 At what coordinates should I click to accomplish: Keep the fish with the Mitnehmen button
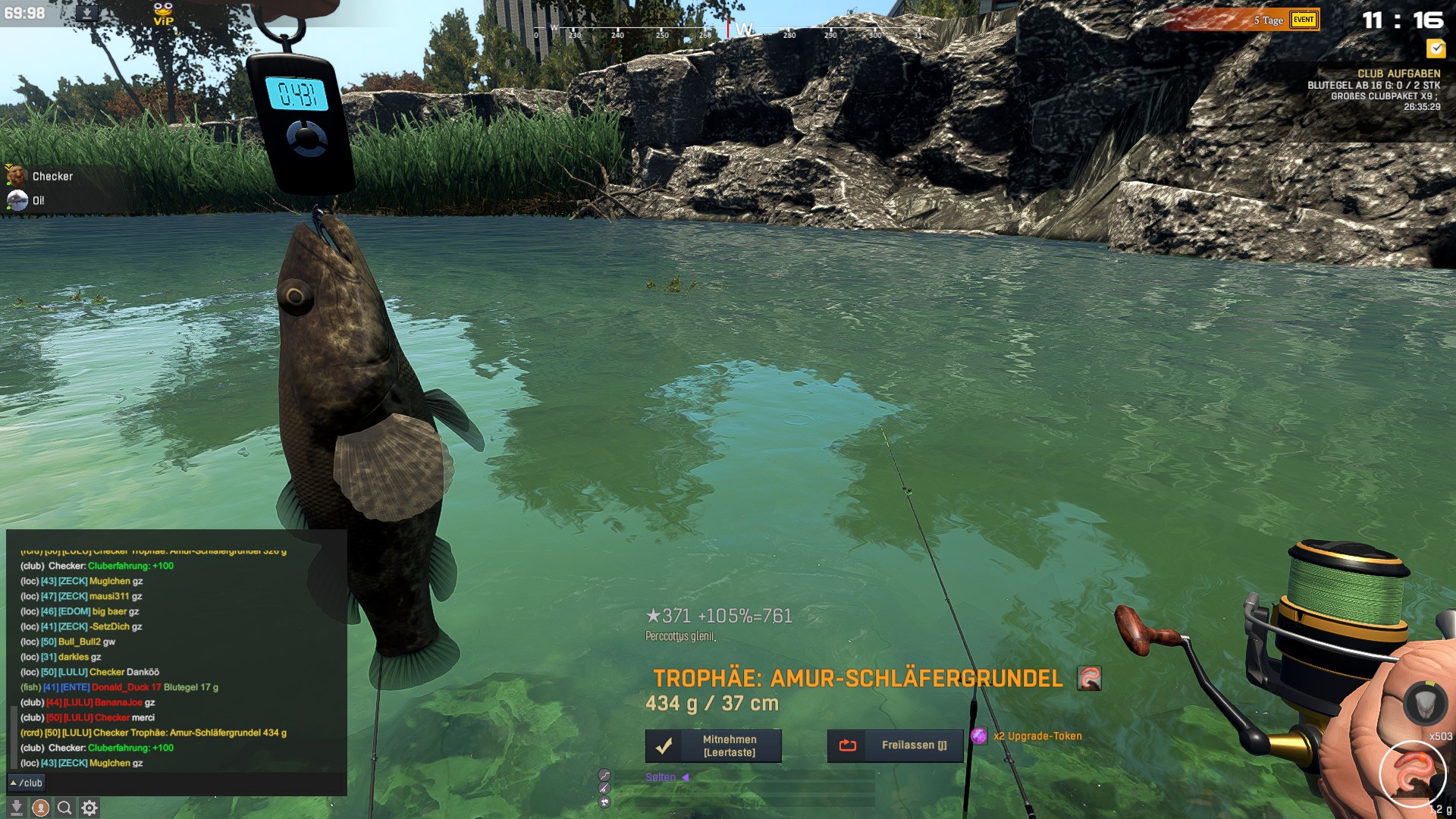pyautogui.click(x=713, y=746)
